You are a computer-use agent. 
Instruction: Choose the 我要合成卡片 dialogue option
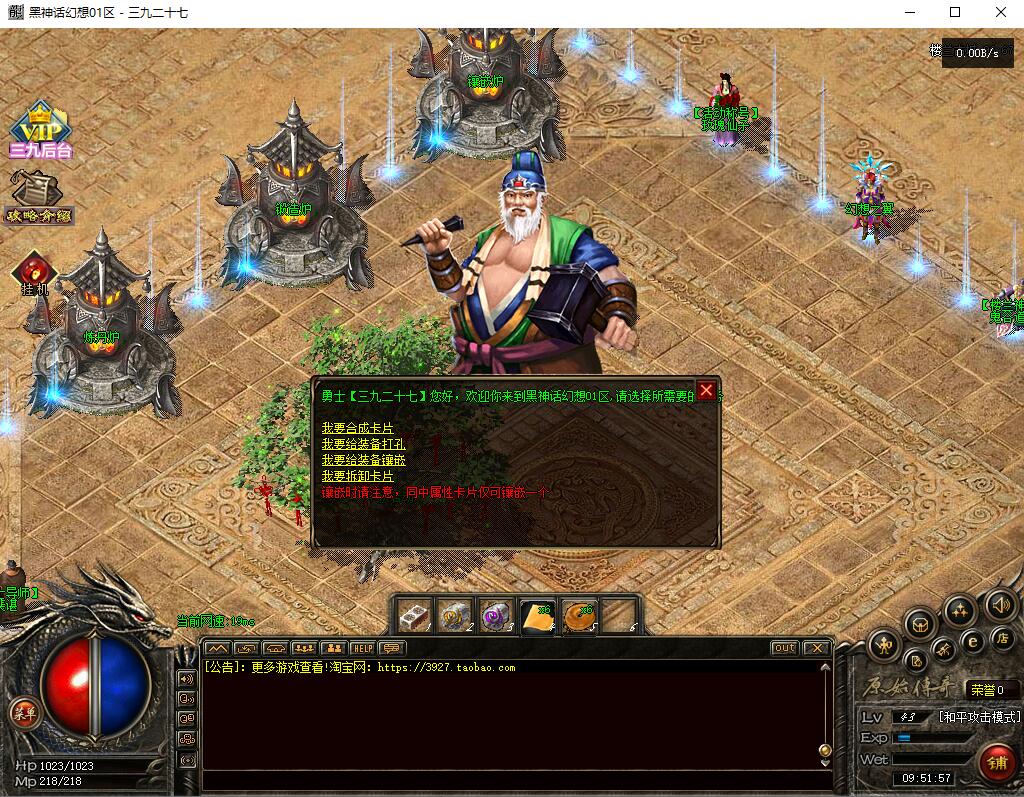point(357,428)
